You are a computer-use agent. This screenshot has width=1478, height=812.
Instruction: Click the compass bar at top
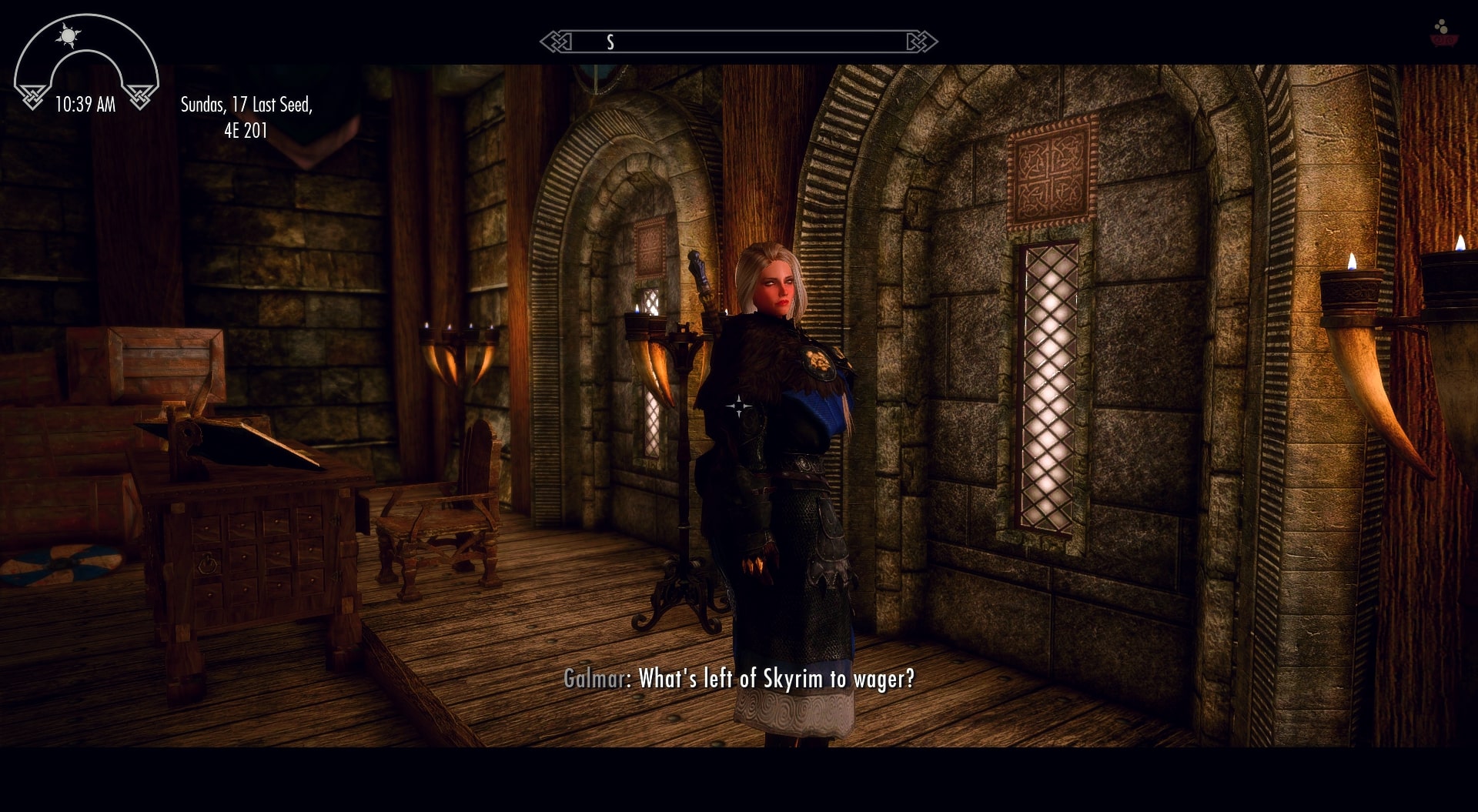(x=738, y=42)
